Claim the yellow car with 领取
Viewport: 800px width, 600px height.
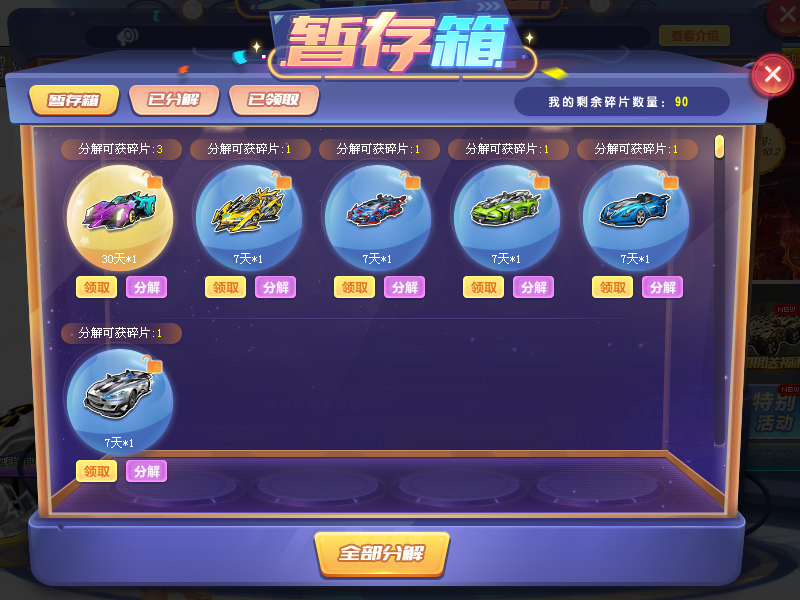pos(225,287)
